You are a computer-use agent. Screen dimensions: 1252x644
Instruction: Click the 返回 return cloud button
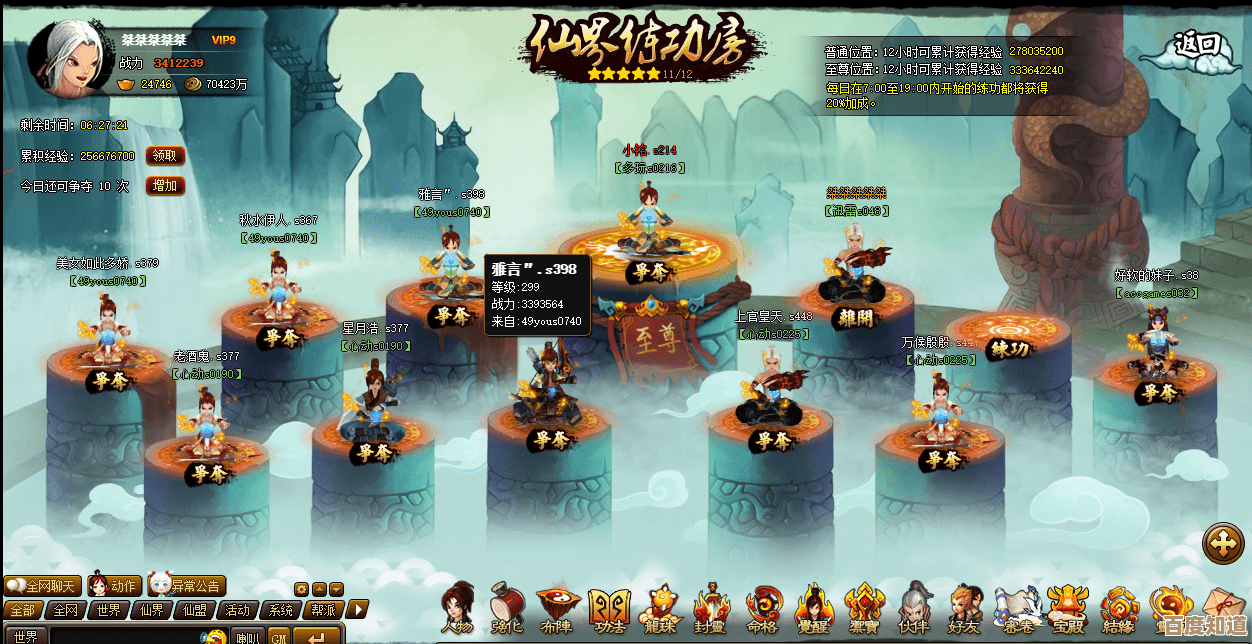pyautogui.click(x=1196, y=45)
